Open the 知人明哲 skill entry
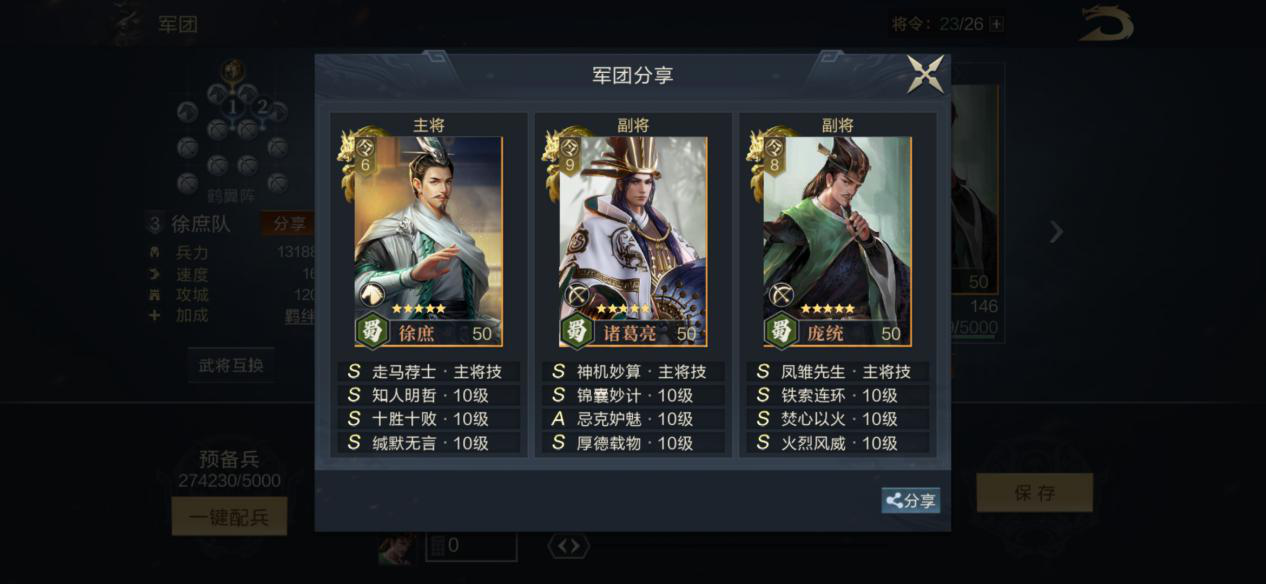Screen dimensions: 1266x584 click(x=430, y=395)
